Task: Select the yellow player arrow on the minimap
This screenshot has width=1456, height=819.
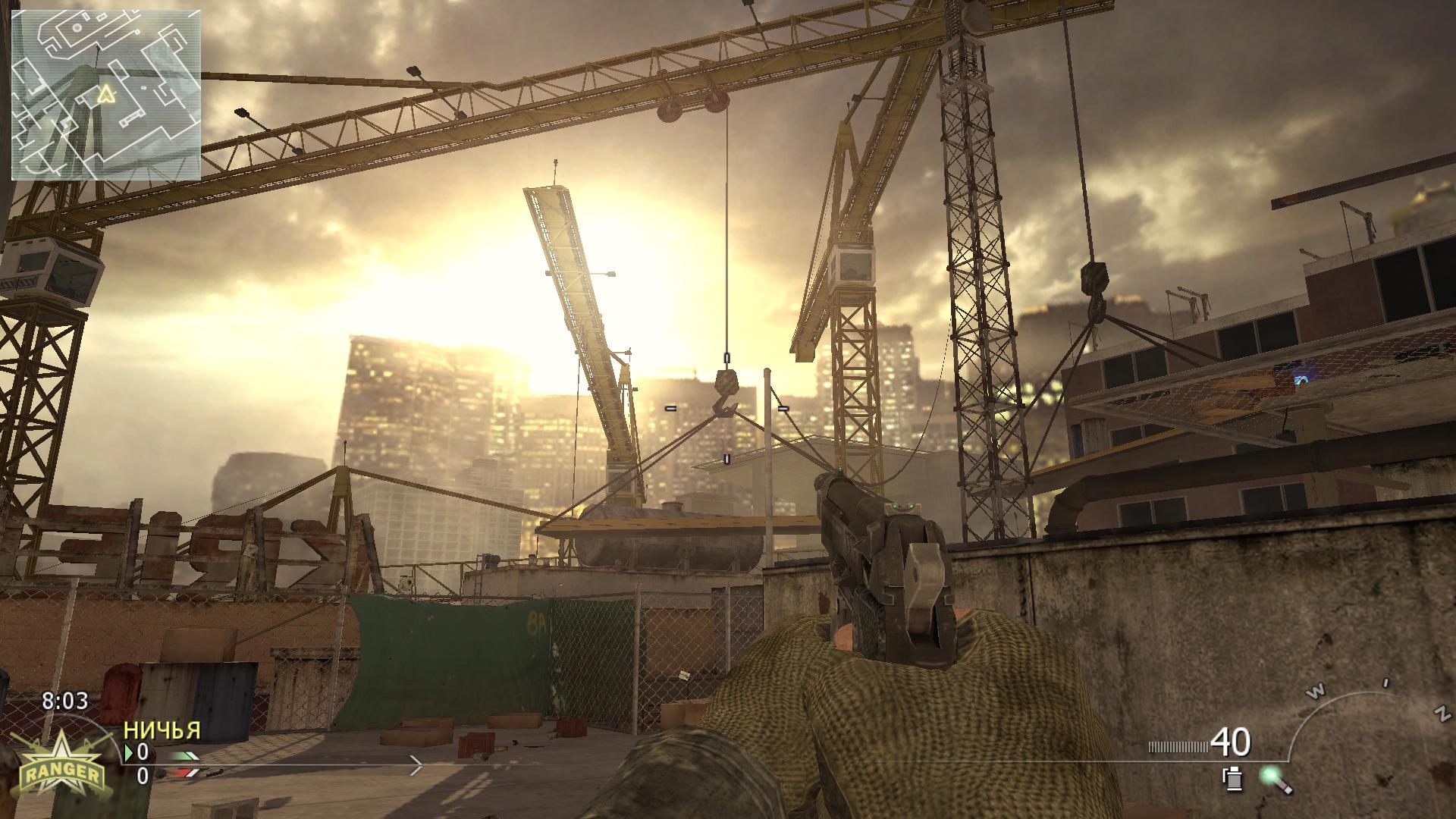Action: (x=105, y=94)
